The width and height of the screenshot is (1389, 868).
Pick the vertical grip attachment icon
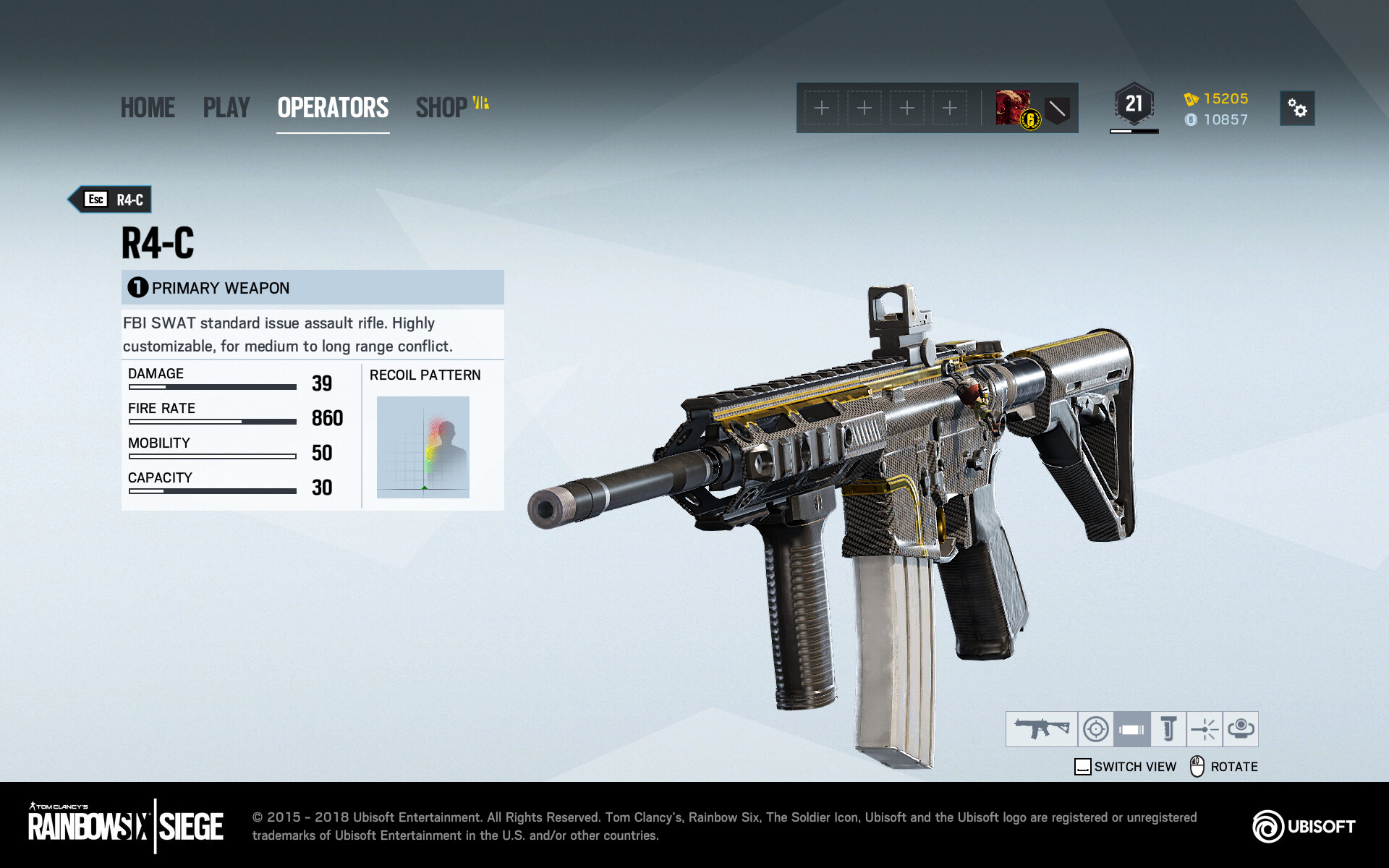[x=1168, y=728]
